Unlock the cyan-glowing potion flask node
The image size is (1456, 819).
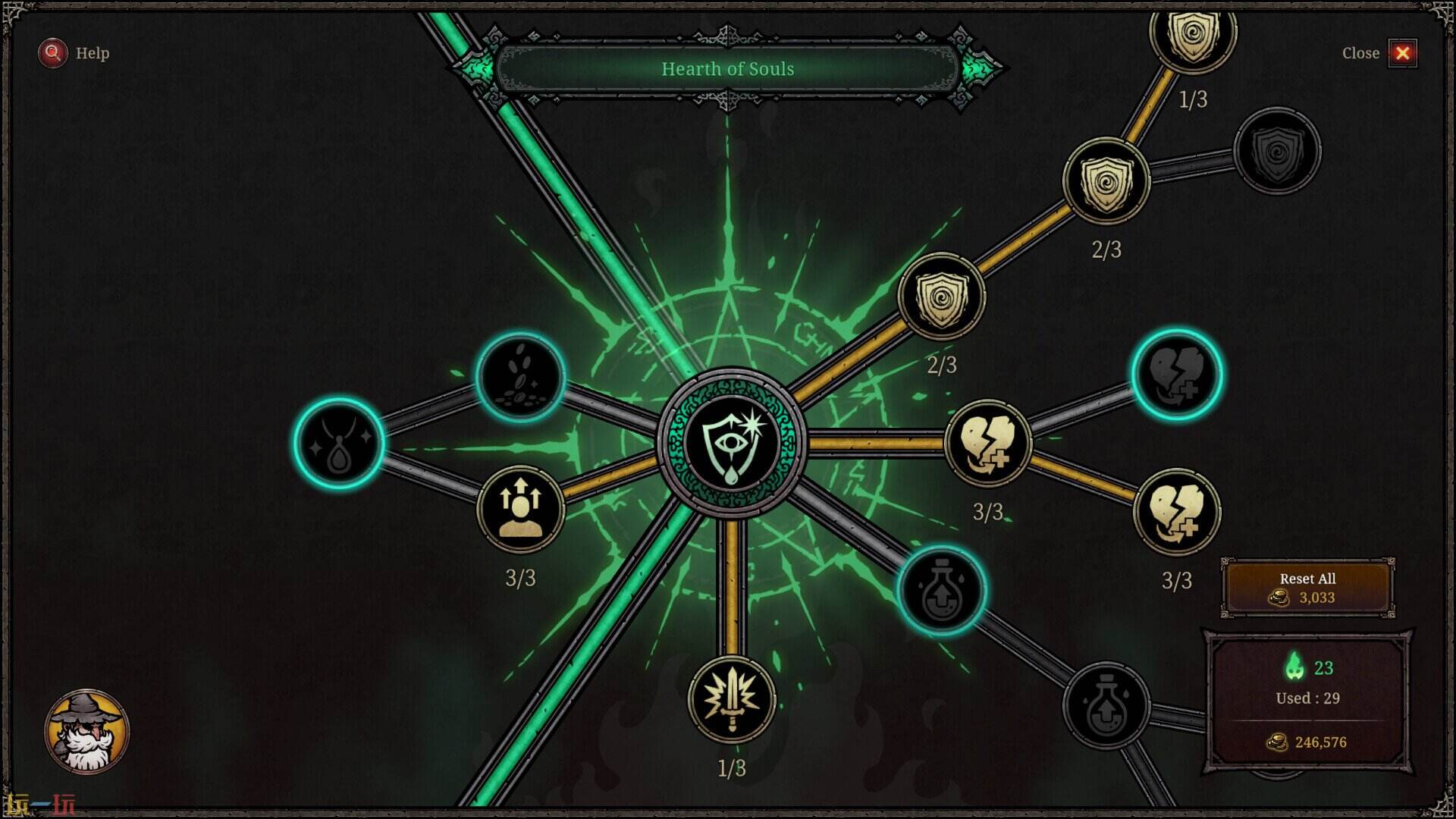click(x=941, y=590)
